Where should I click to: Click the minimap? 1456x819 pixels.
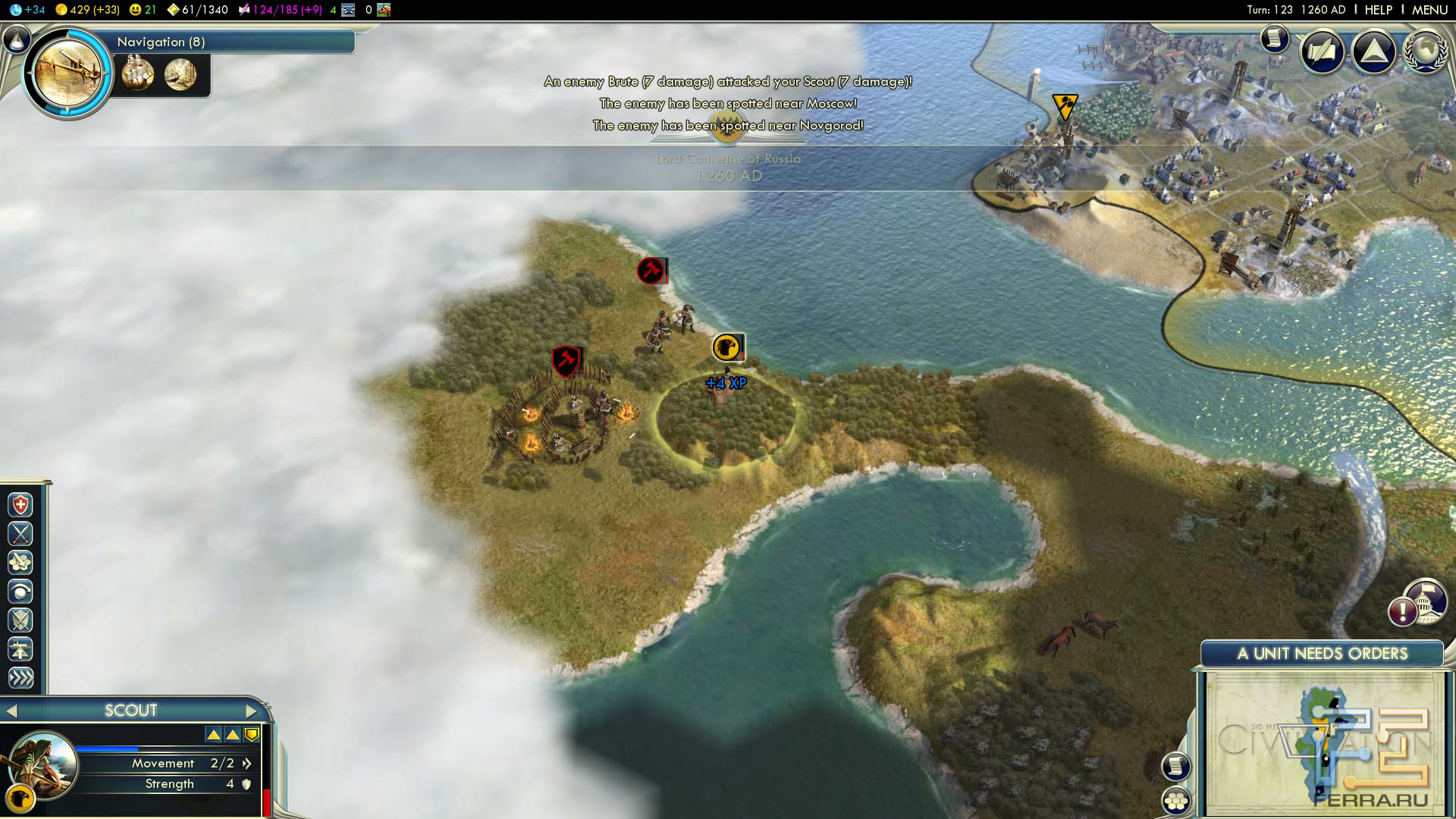(1323, 743)
